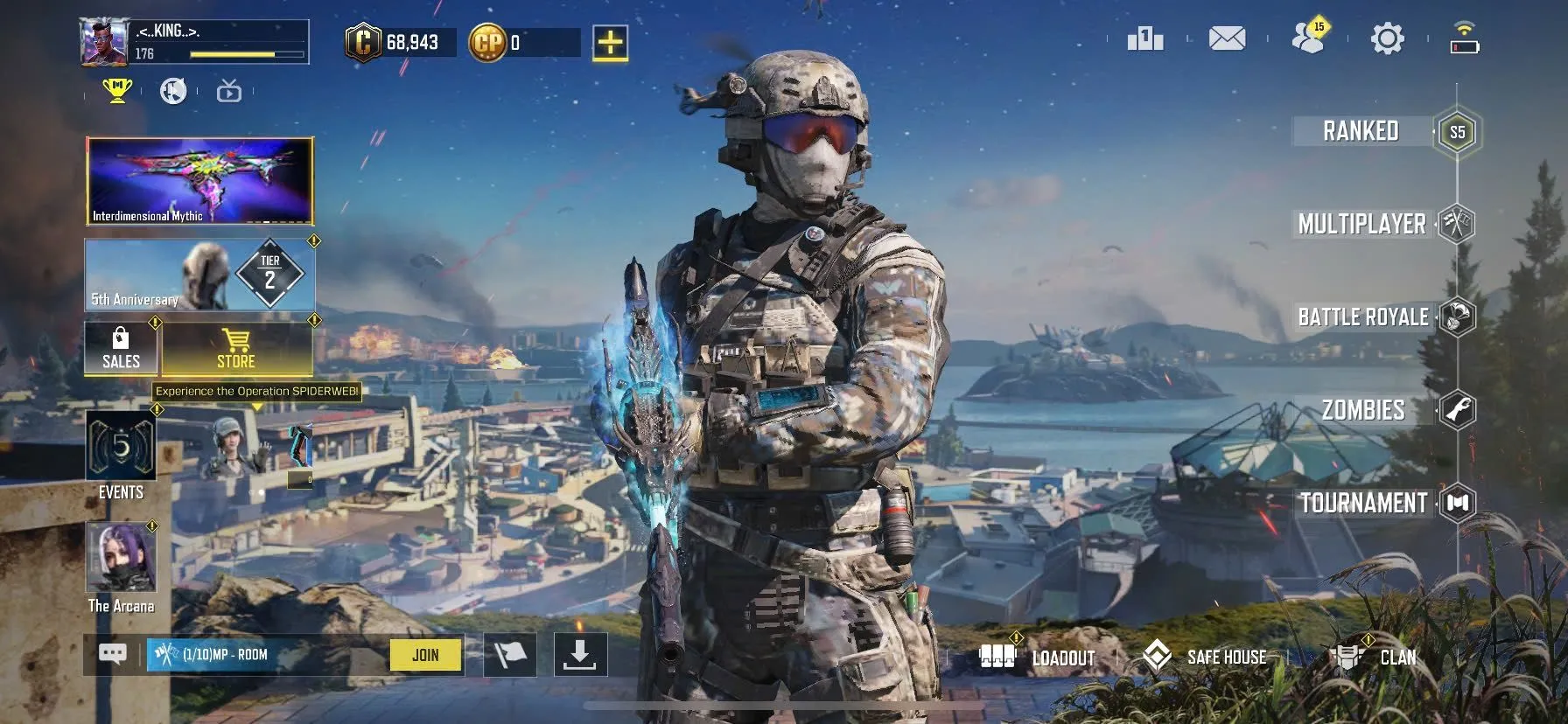The height and width of the screenshot is (724, 1568).
Task: Open the Store
Action: [x=236, y=351]
